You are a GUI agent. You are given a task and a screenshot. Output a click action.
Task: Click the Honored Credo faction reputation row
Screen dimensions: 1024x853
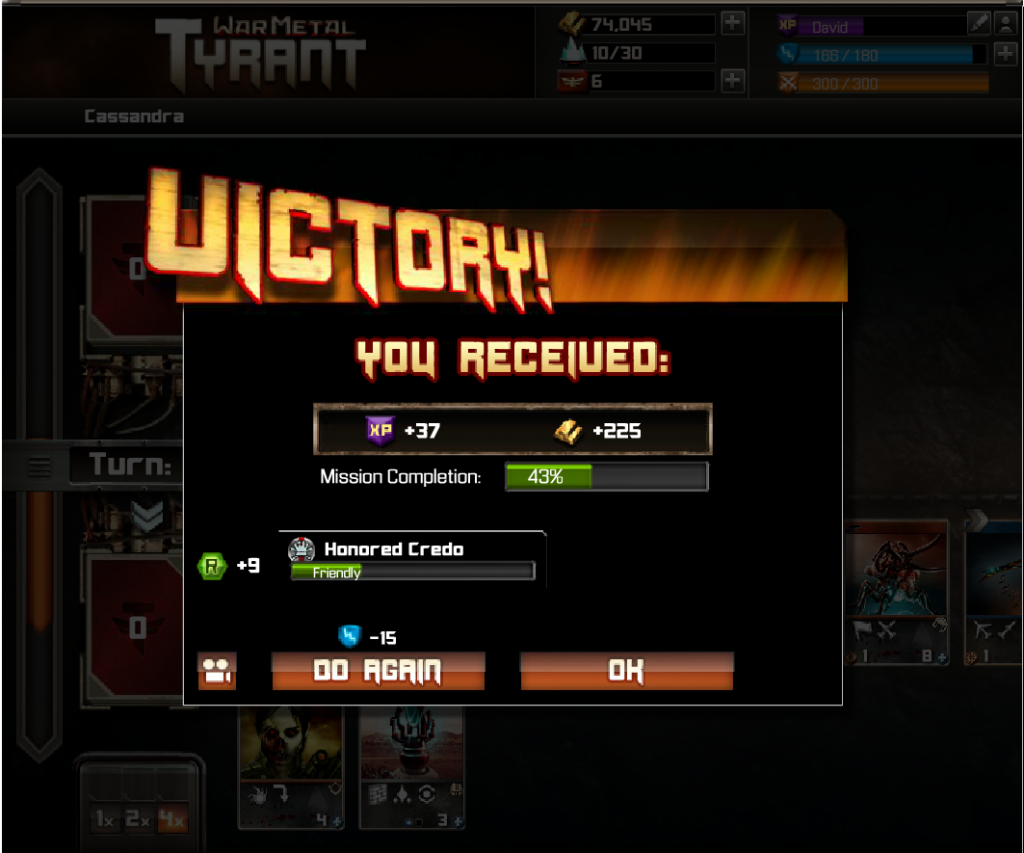(412, 559)
